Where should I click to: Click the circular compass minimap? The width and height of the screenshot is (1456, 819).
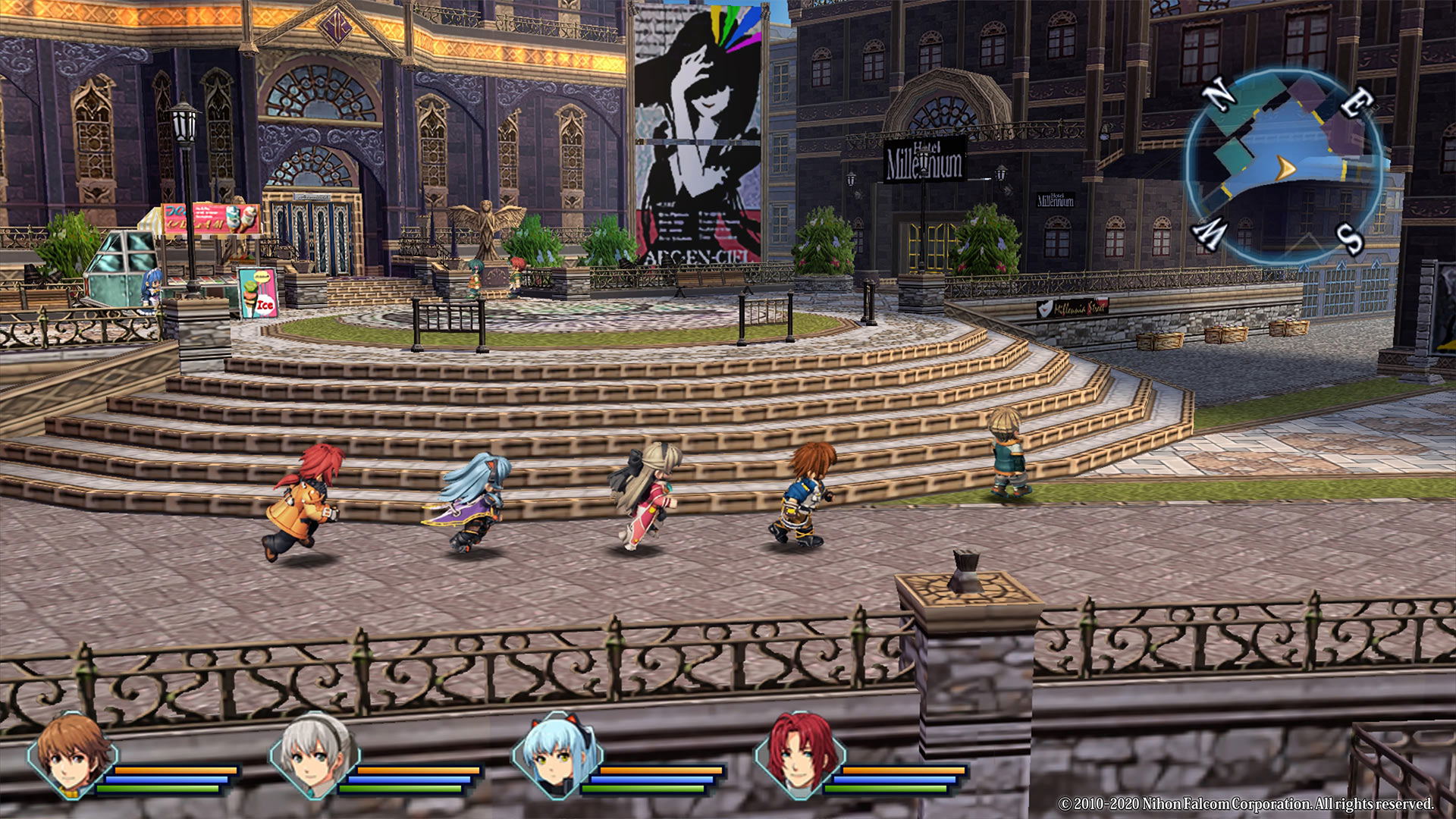point(1284,165)
